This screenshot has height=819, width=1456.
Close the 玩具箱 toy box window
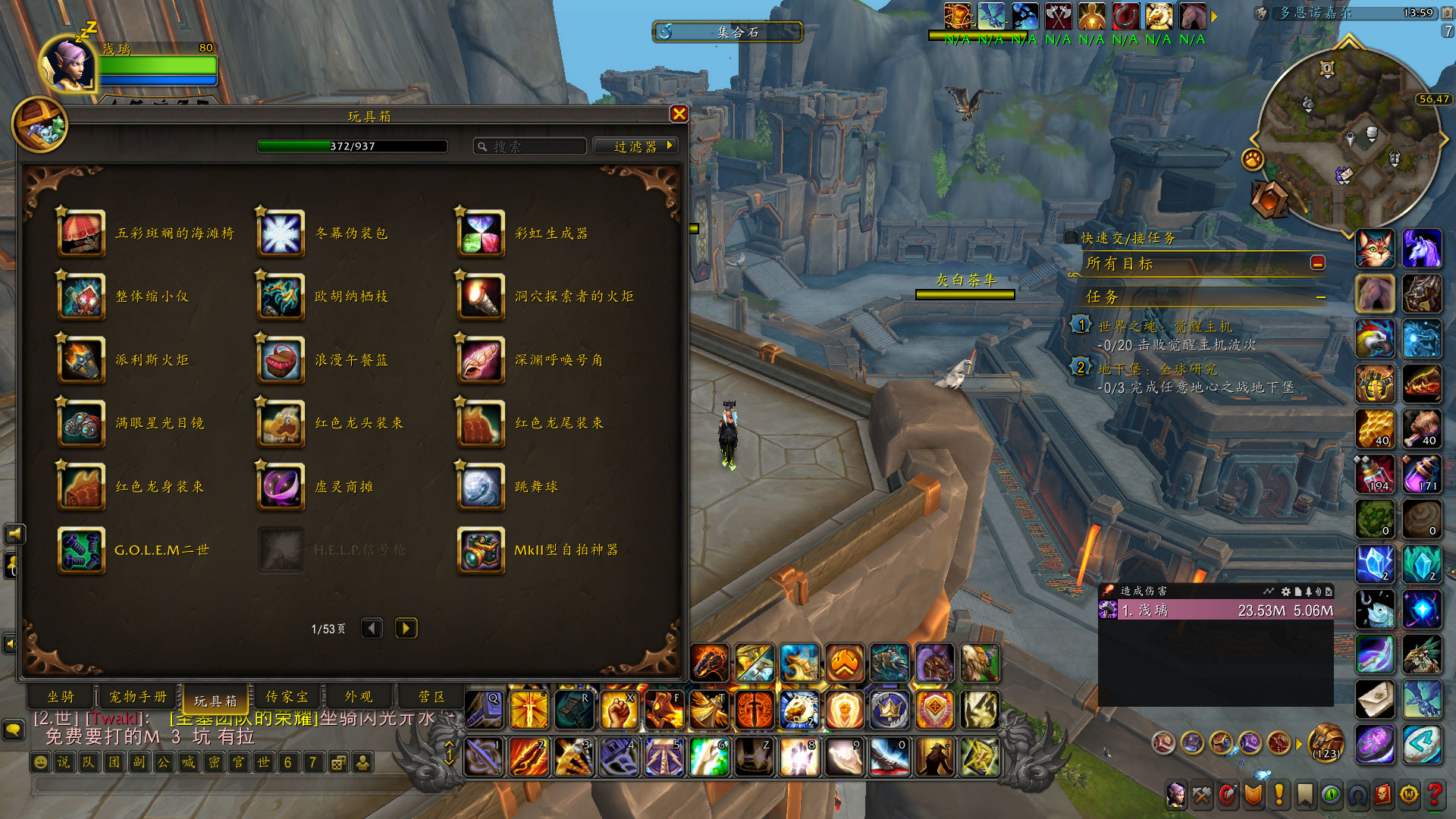click(x=679, y=114)
